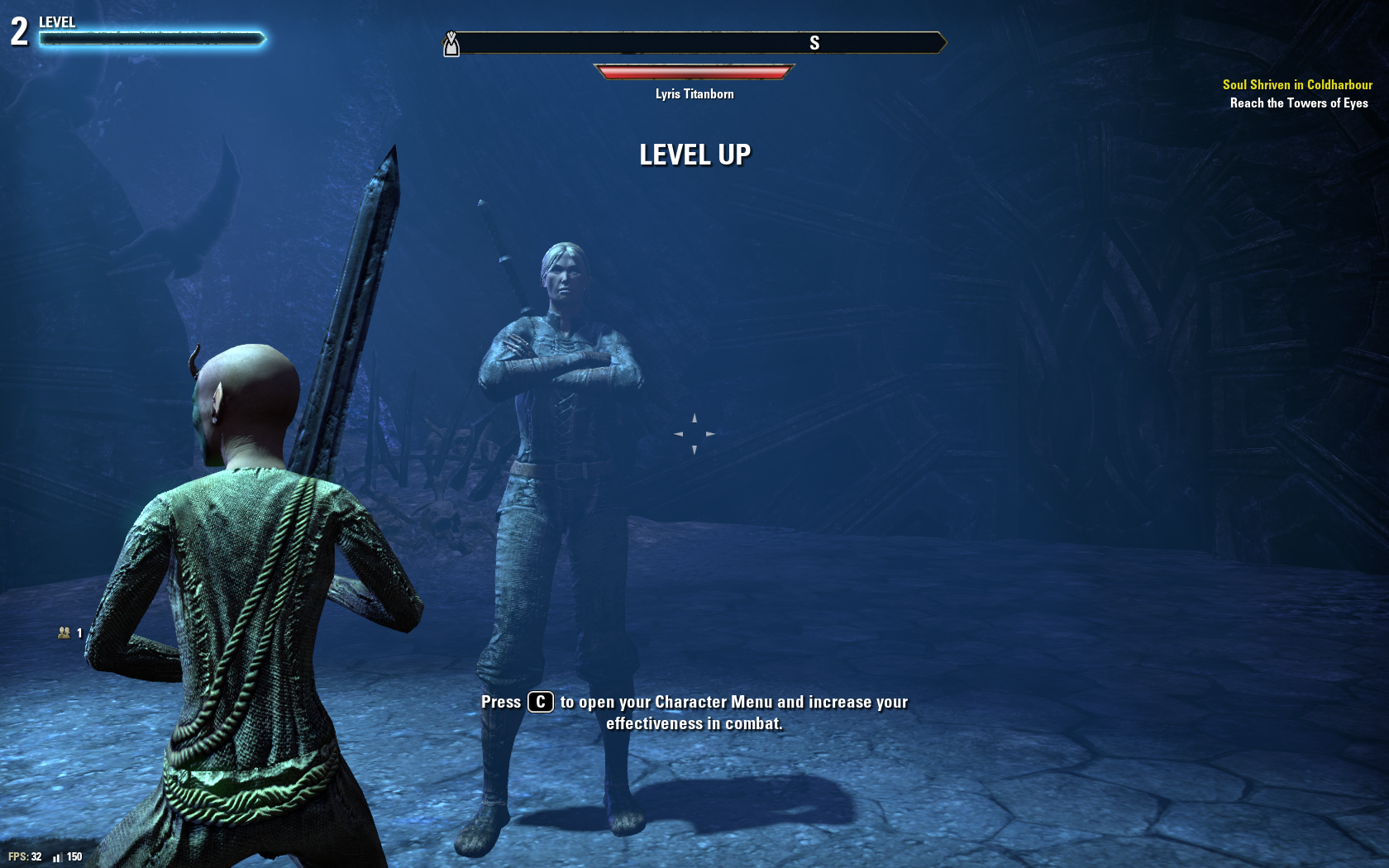Click the Reach the Towers of Eyes objective

[1298, 103]
